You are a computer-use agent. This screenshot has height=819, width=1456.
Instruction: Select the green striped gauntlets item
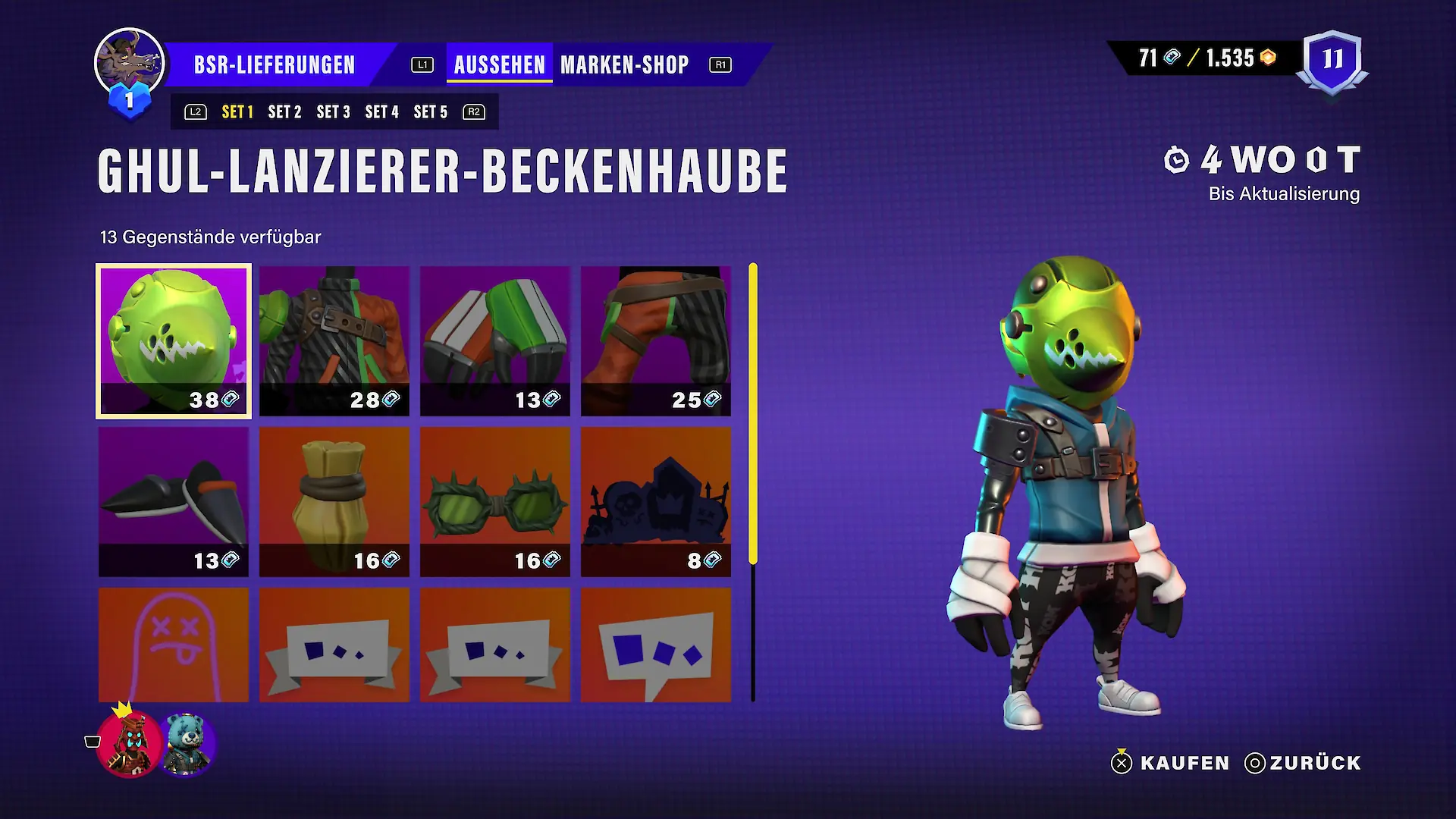tap(495, 340)
